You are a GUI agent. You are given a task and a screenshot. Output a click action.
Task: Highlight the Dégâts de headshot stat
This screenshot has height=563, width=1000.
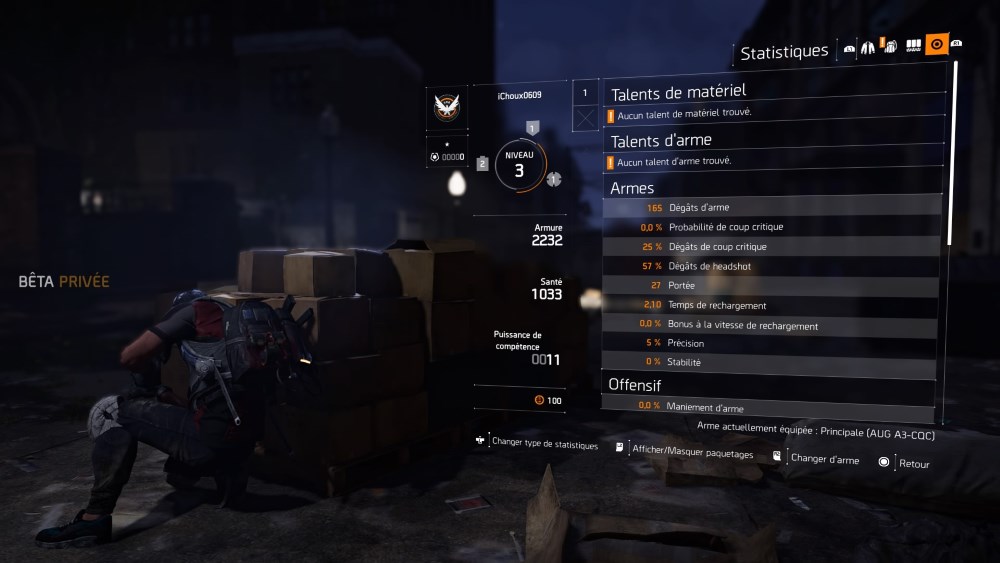tap(772, 266)
